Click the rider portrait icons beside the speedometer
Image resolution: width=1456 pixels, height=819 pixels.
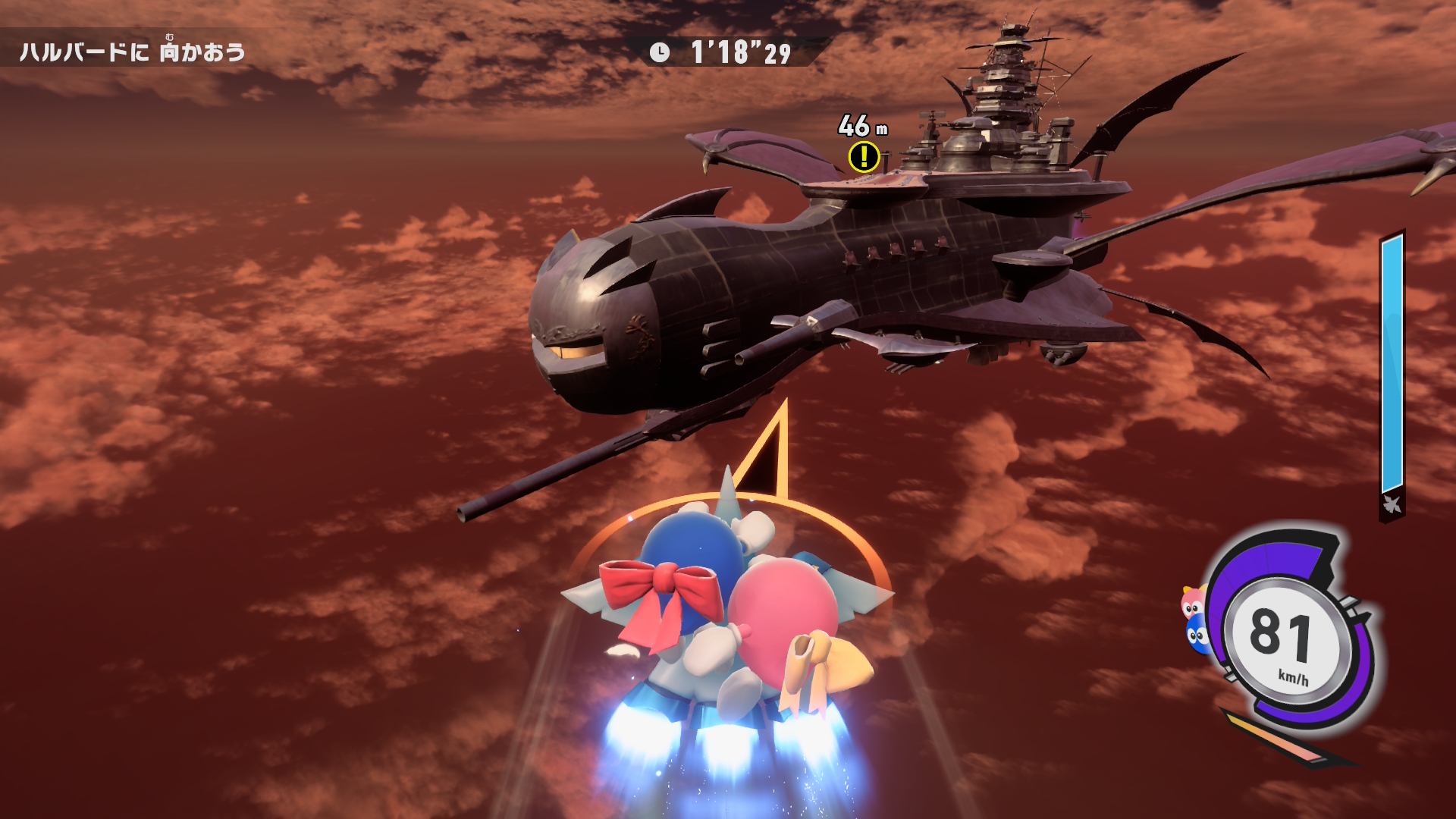1195,620
